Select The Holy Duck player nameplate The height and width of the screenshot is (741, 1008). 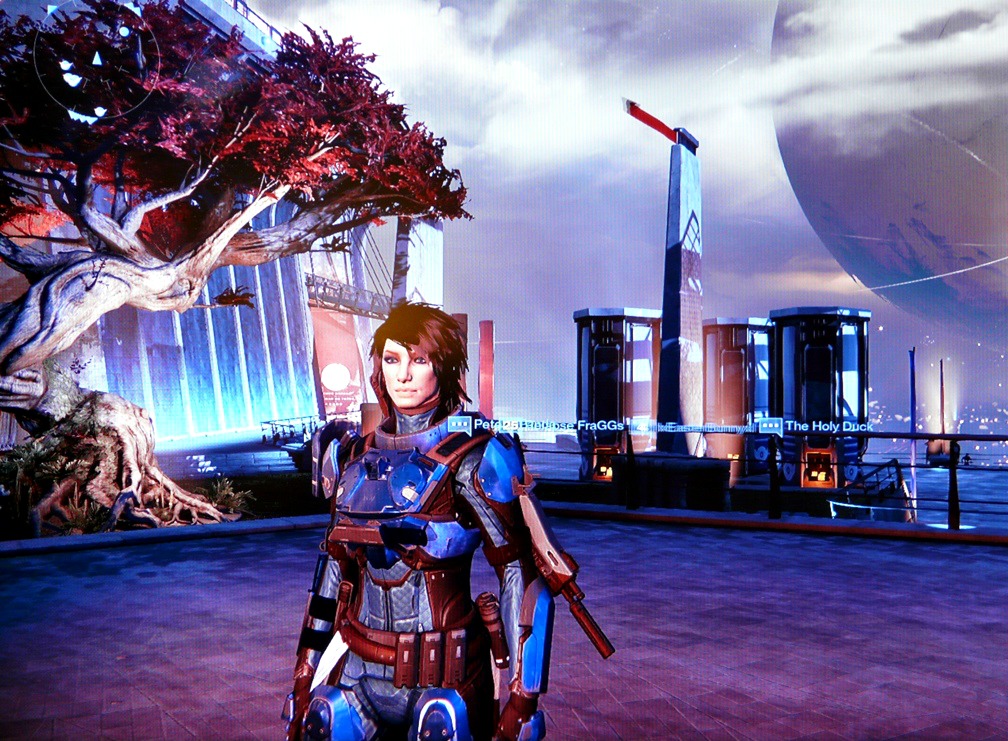[829, 426]
